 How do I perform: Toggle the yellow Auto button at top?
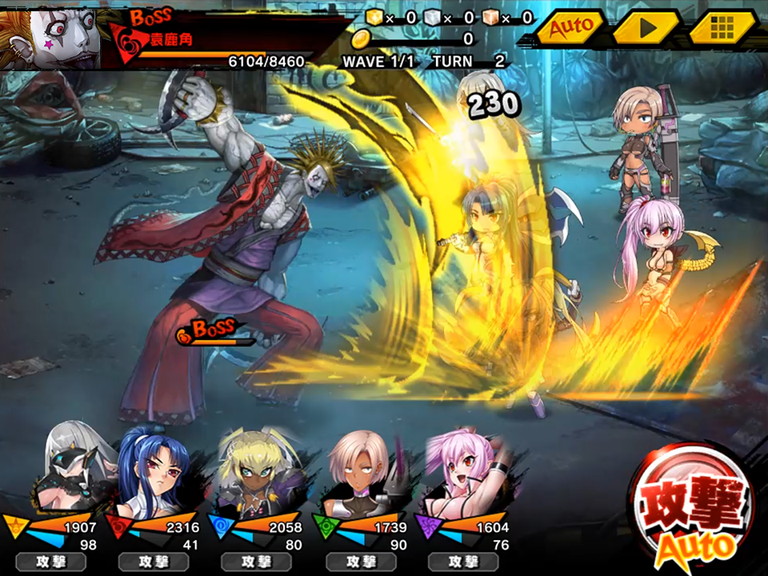tap(572, 27)
